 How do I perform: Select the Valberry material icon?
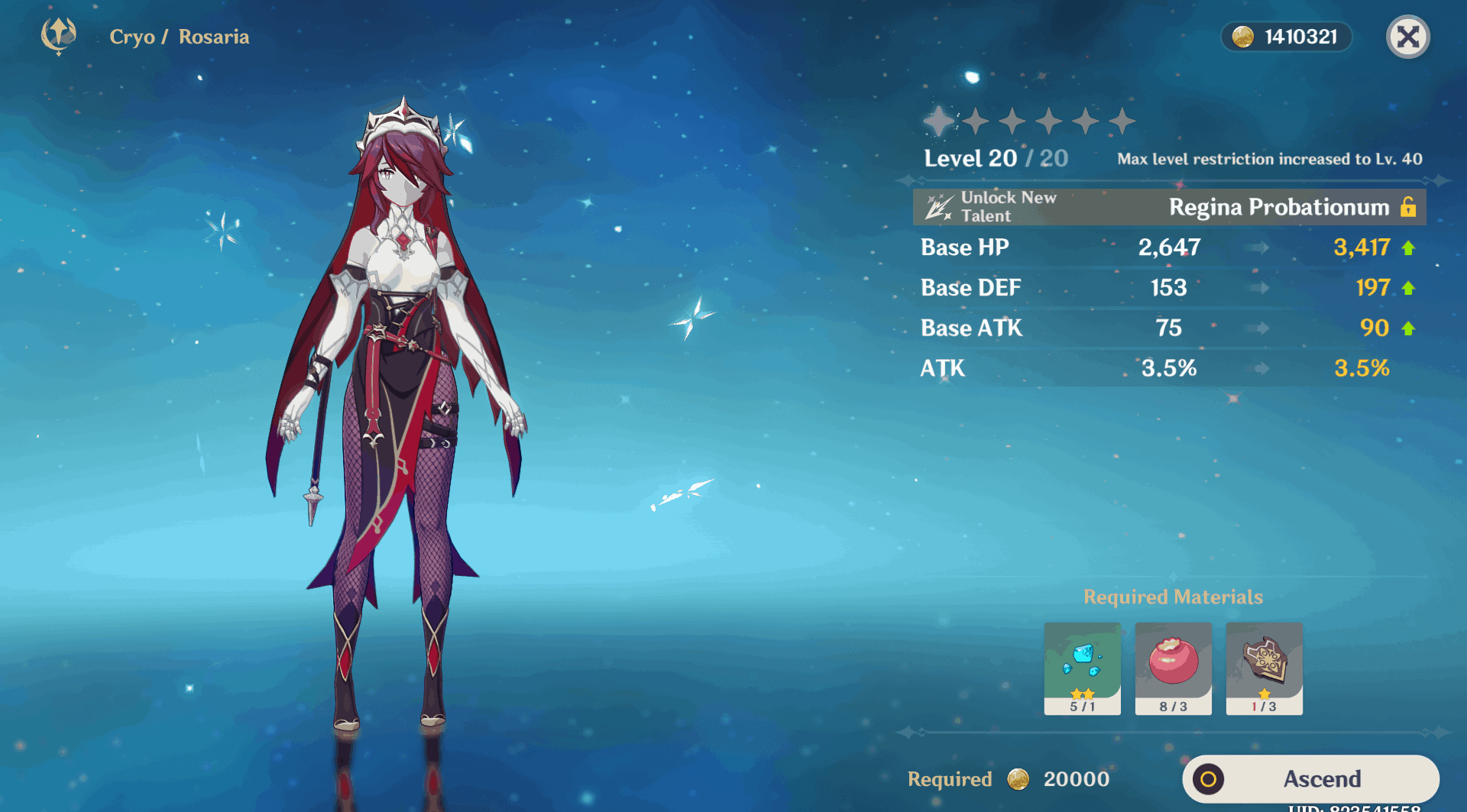tap(1173, 668)
